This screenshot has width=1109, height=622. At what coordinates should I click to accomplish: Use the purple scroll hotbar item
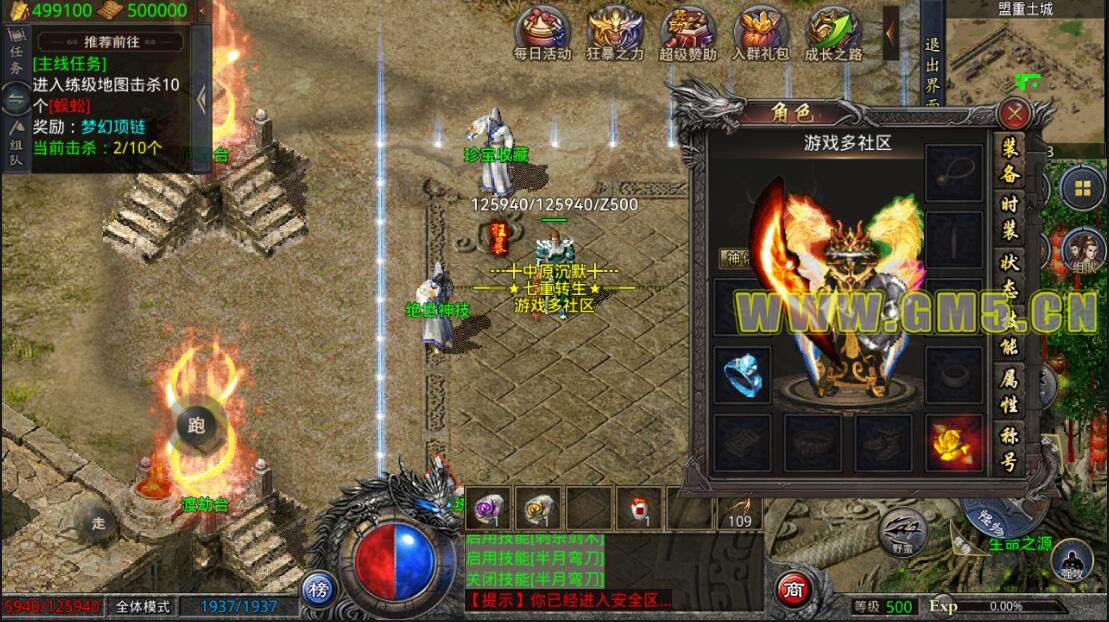tap(490, 508)
